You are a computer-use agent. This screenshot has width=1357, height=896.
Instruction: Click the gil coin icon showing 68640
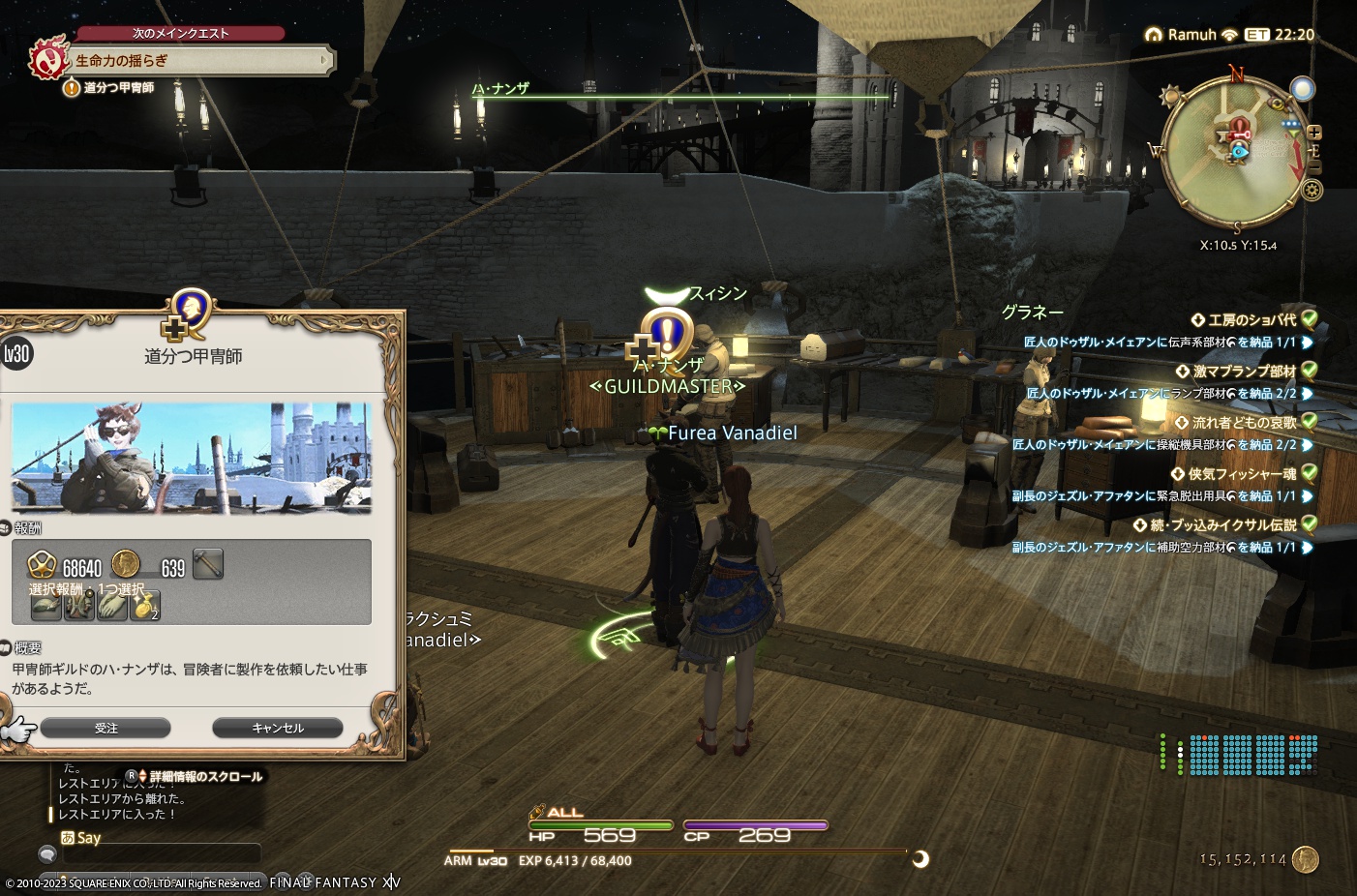click(43, 563)
